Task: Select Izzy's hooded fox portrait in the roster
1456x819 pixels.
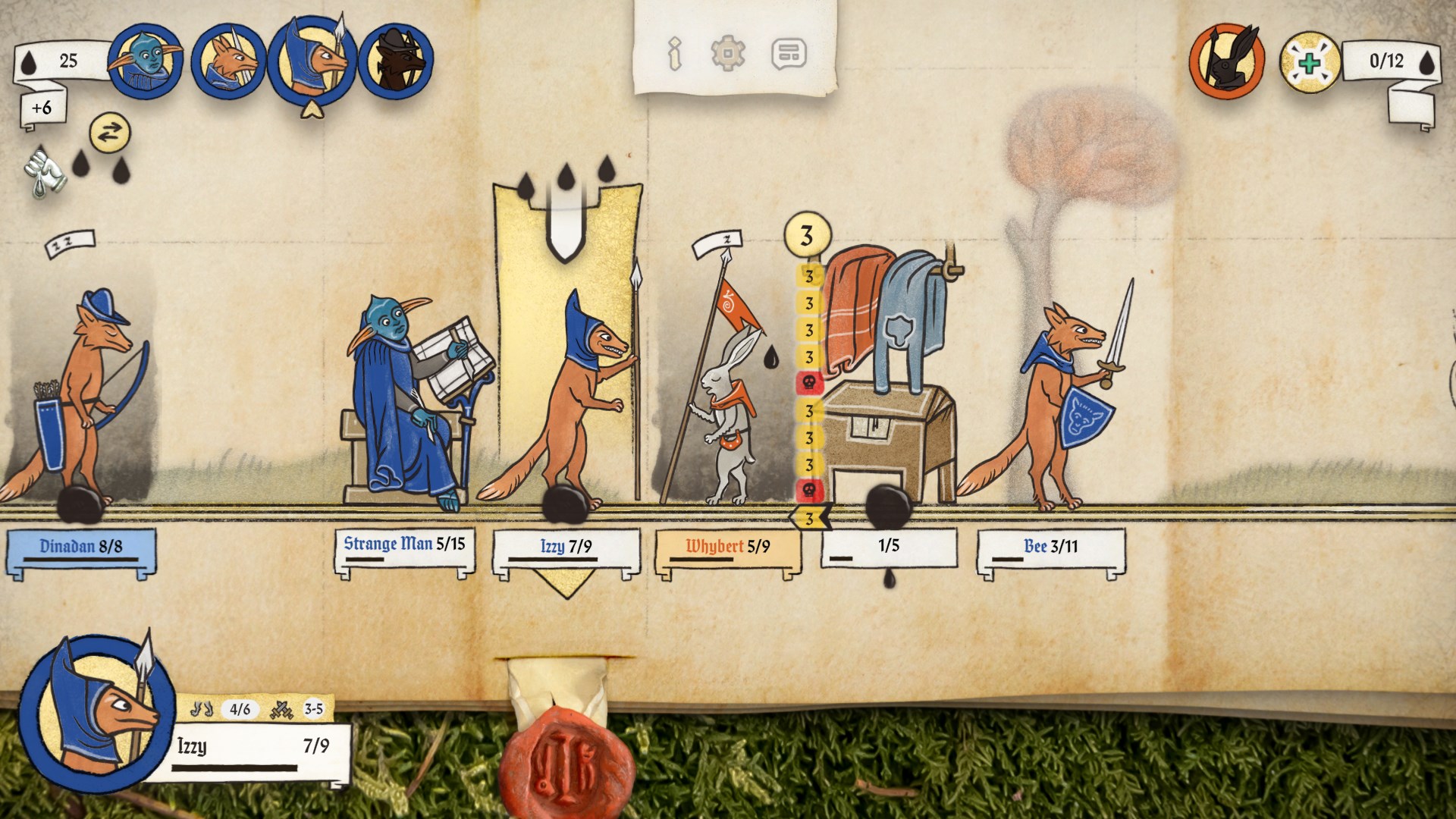Action: click(x=312, y=61)
